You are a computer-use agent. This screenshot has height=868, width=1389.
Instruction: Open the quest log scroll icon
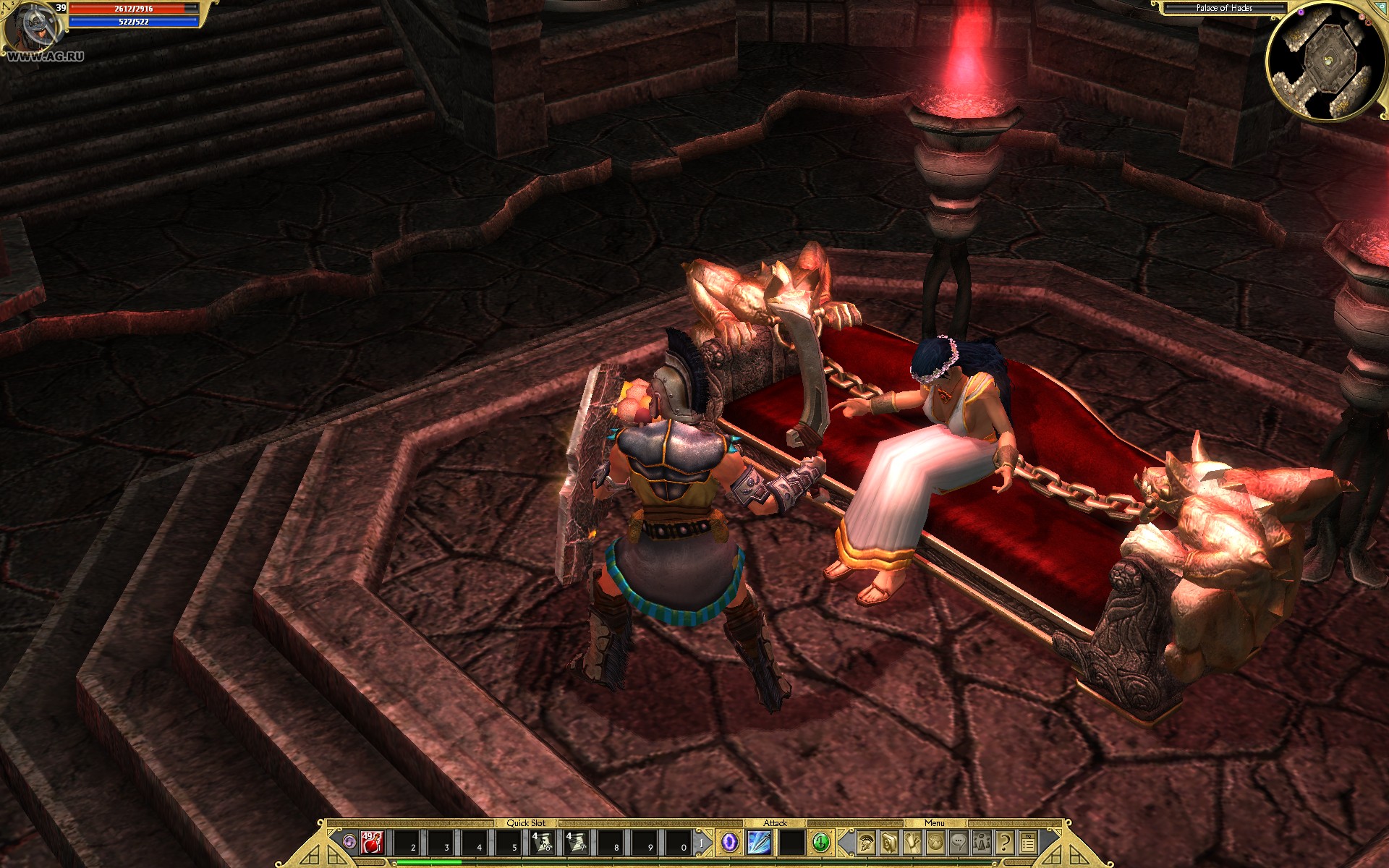pyautogui.click(x=912, y=843)
